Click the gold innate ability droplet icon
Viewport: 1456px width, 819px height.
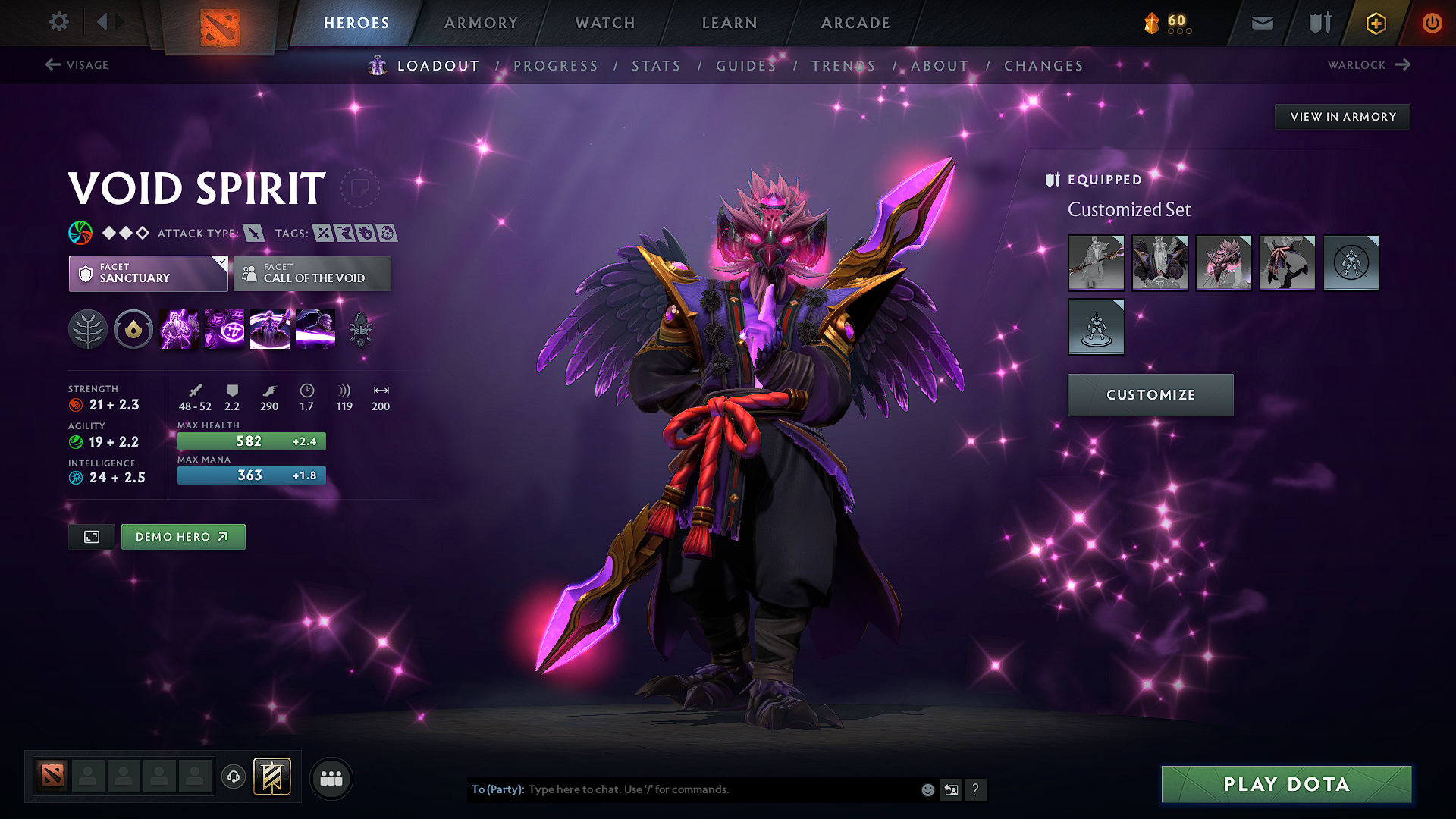click(133, 329)
